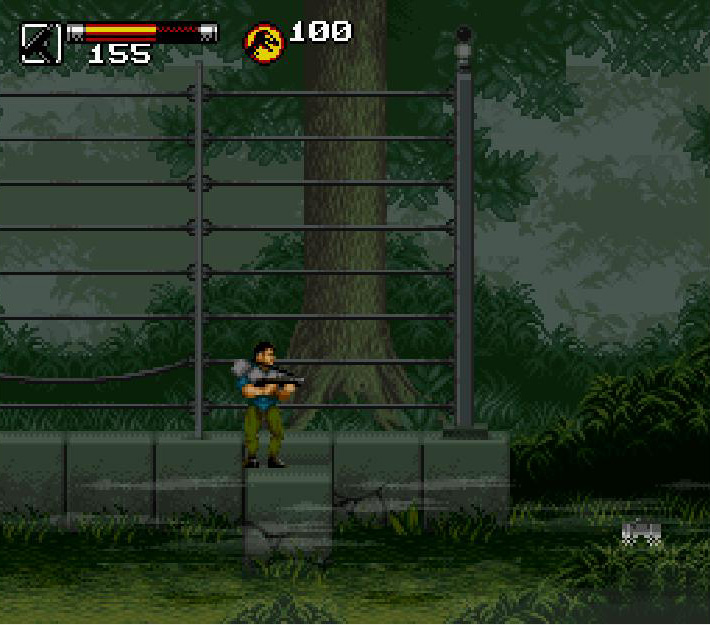This screenshot has width=710, height=625.
Task: Click the Jurassic Park dinosaur logo icon
Action: tap(265, 43)
